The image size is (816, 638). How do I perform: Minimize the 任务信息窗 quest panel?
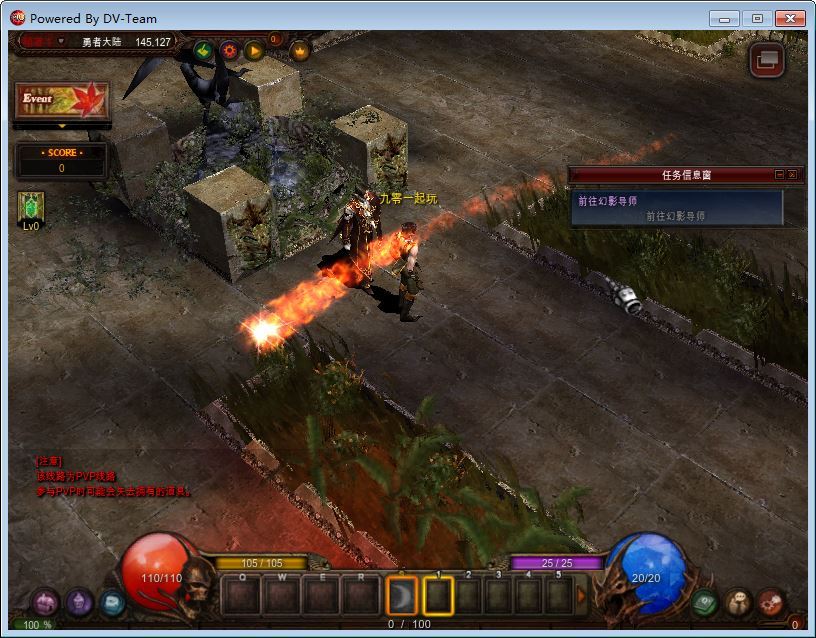point(779,174)
